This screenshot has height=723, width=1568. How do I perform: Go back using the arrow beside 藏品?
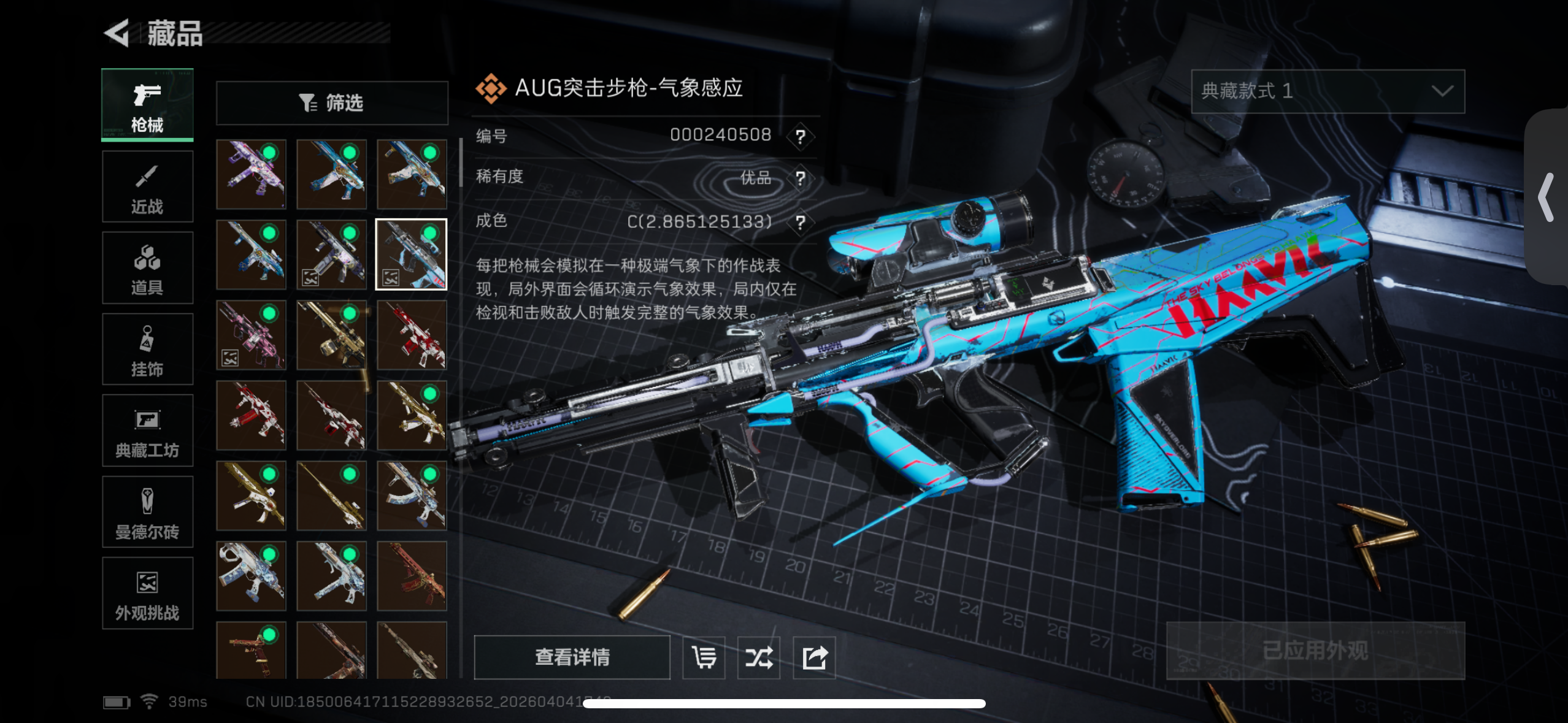[117, 33]
